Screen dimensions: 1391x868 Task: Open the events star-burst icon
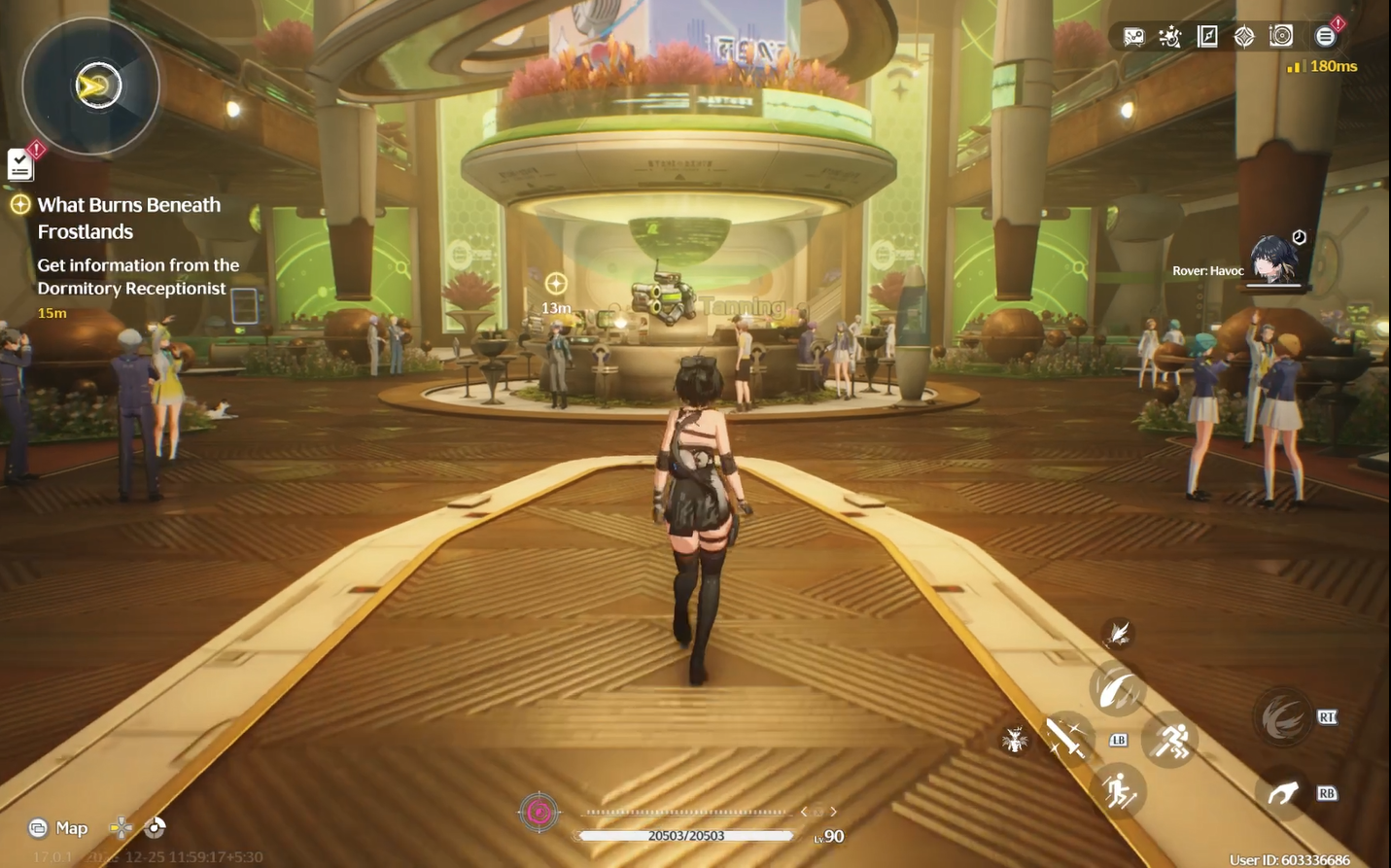coord(1169,37)
